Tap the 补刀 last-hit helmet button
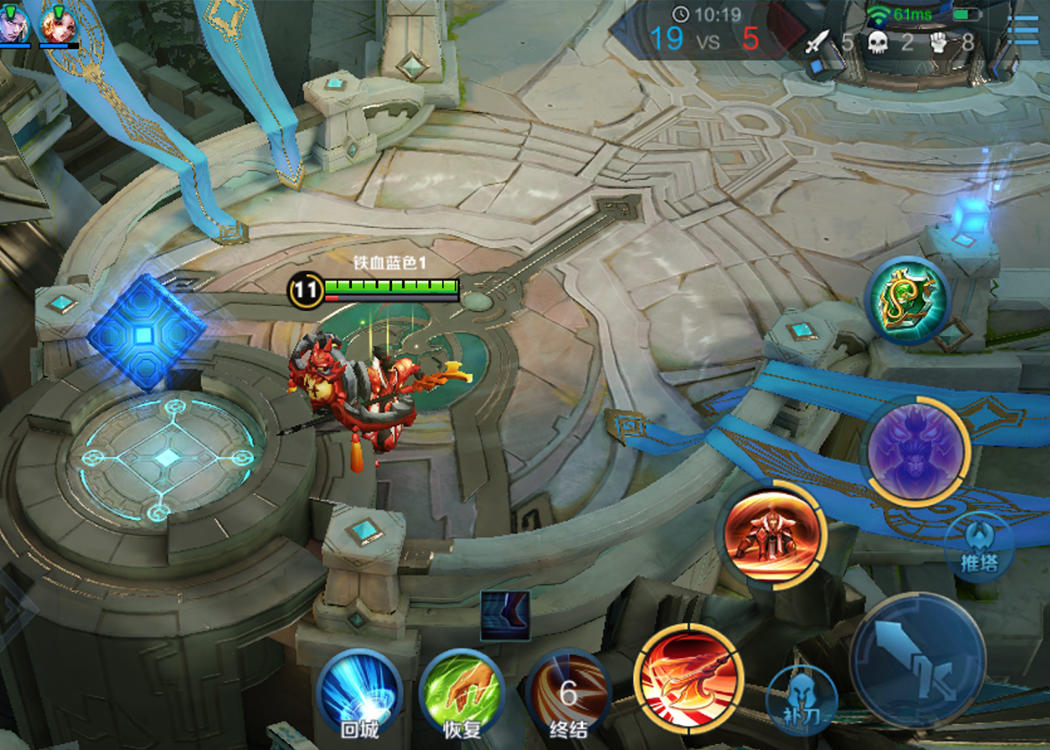The height and width of the screenshot is (750, 1050). coord(801,700)
